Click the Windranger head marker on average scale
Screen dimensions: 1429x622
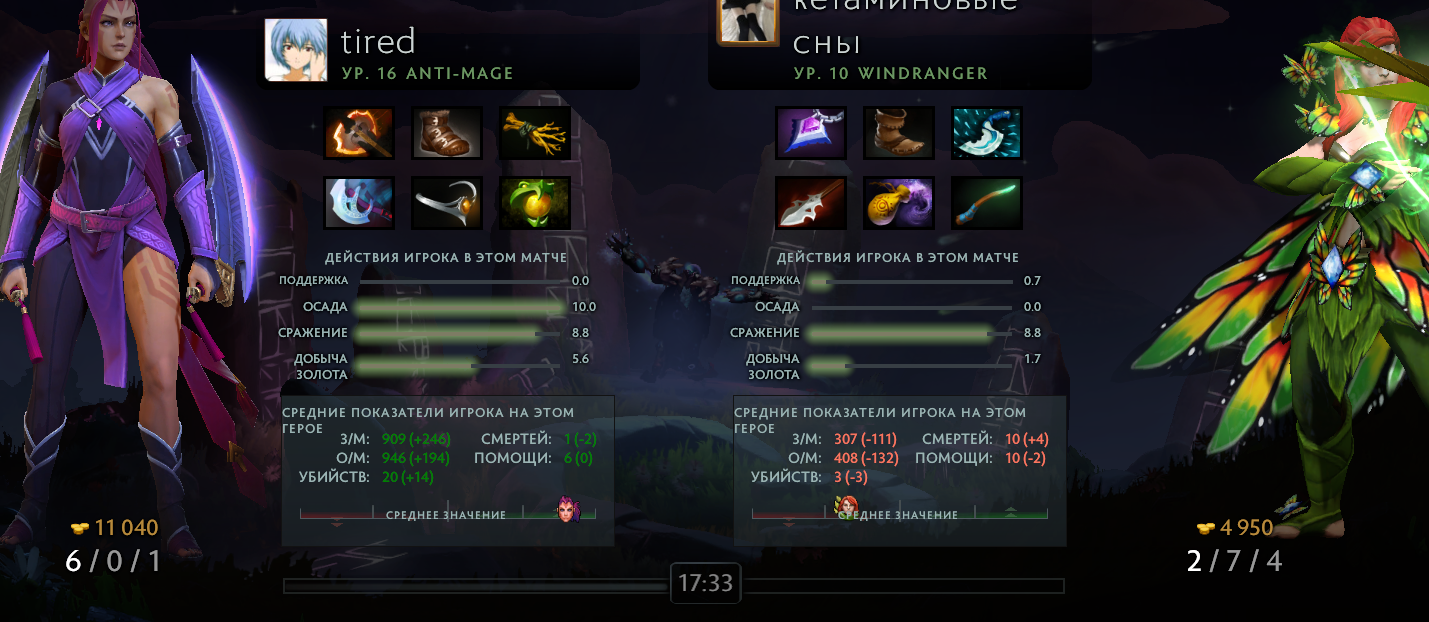[846, 507]
